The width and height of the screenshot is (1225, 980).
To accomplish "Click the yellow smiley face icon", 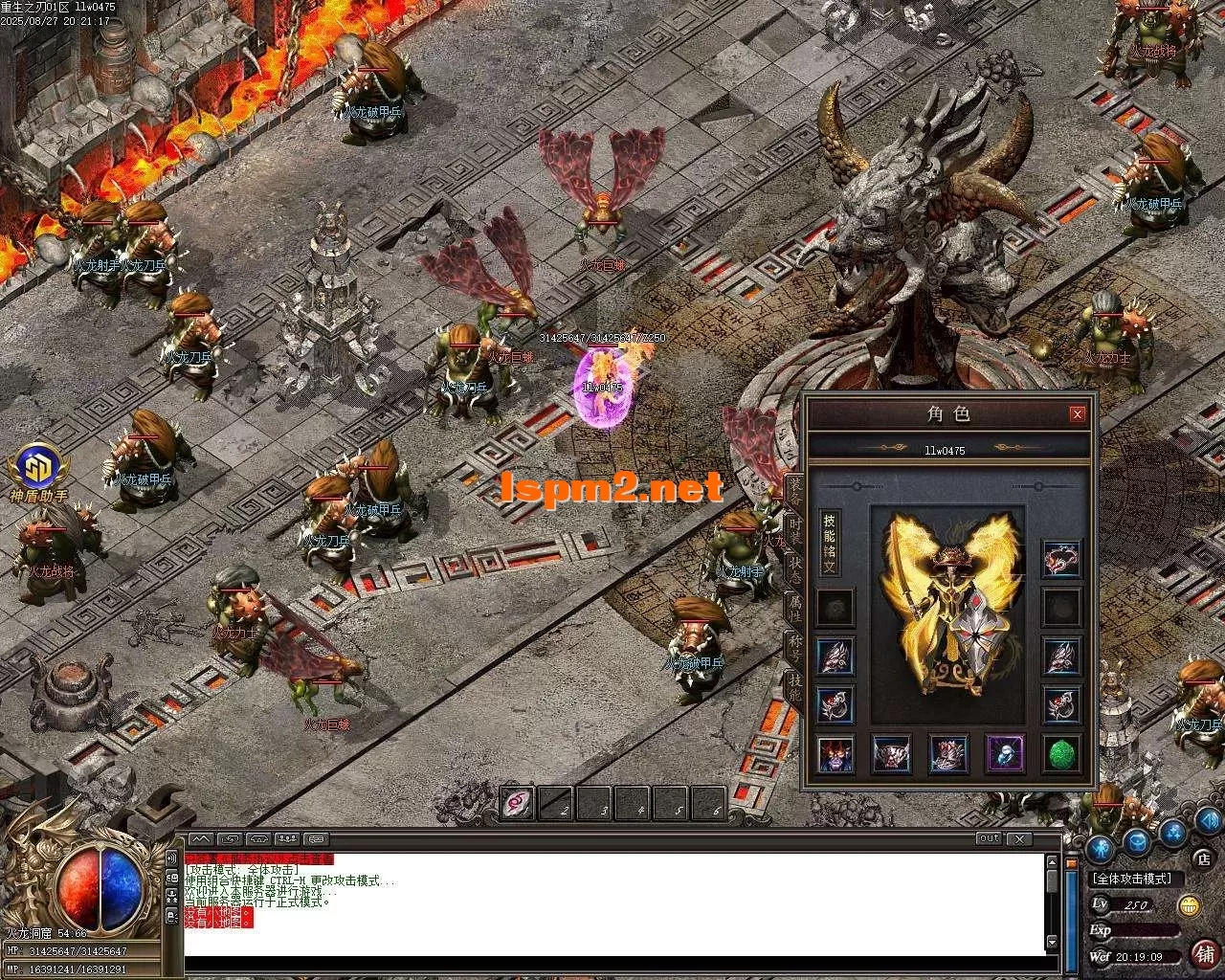I will 1189,905.
